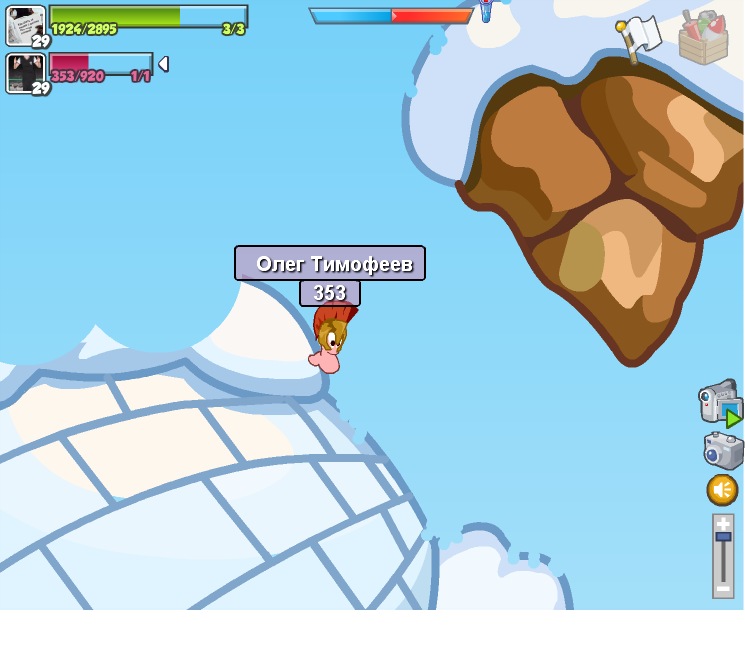745x650 pixels.
Task: Select the green team's player avatar
Action: 25,24
